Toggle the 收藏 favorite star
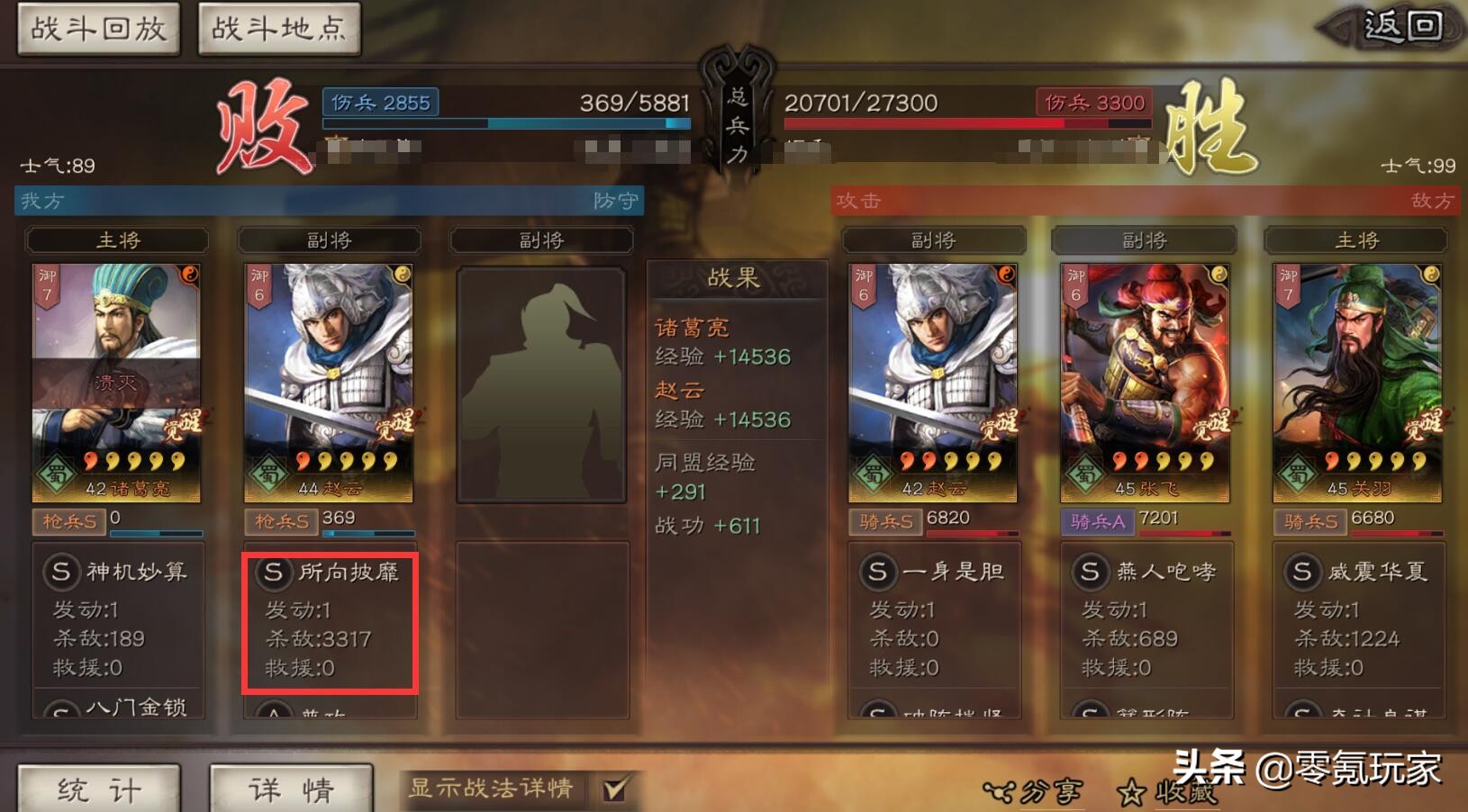This screenshot has height=812, width=1468. tap(1130, 790)
